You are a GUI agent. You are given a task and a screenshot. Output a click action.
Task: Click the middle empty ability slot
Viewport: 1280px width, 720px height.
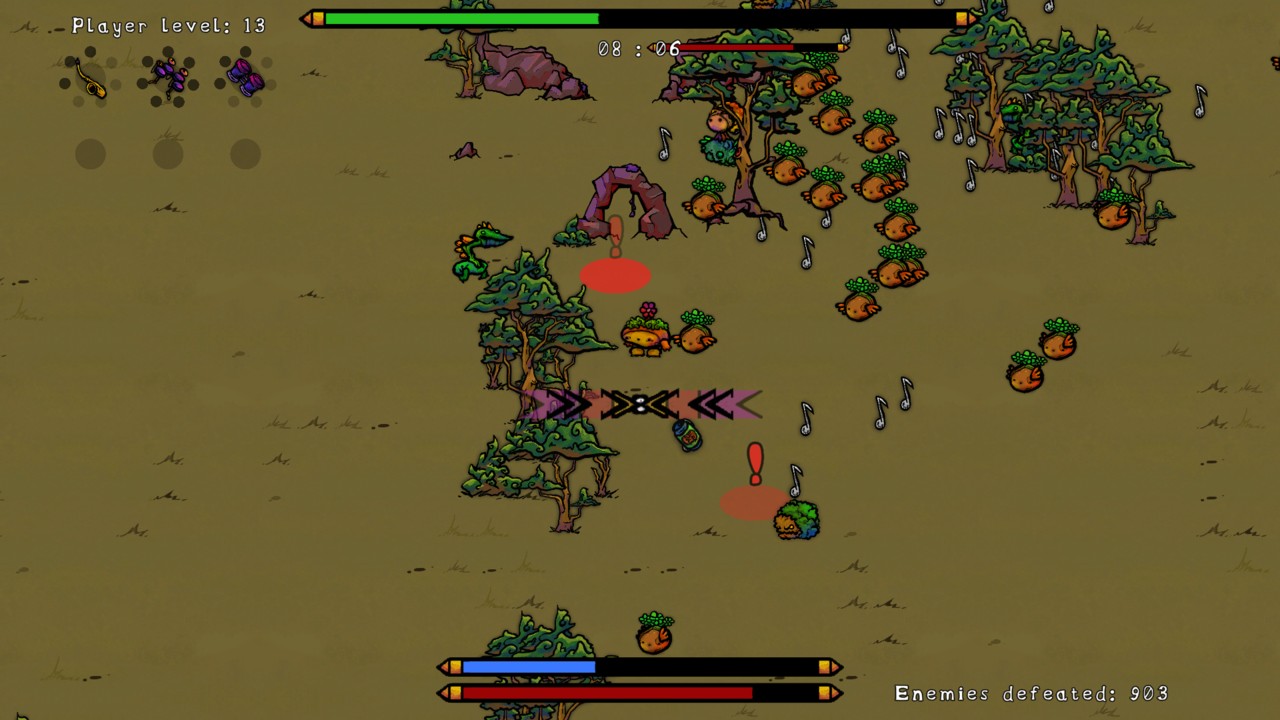167,153
